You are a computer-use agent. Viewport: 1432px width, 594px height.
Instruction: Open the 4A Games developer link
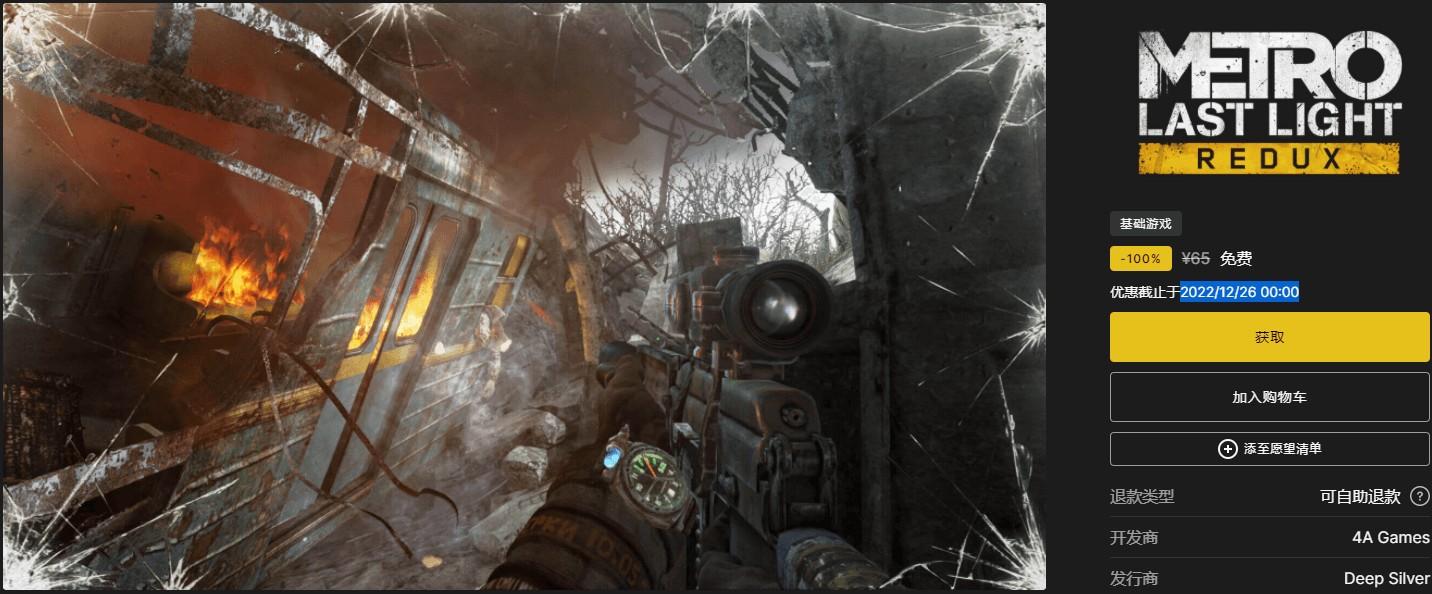[x=1390, y=538]
